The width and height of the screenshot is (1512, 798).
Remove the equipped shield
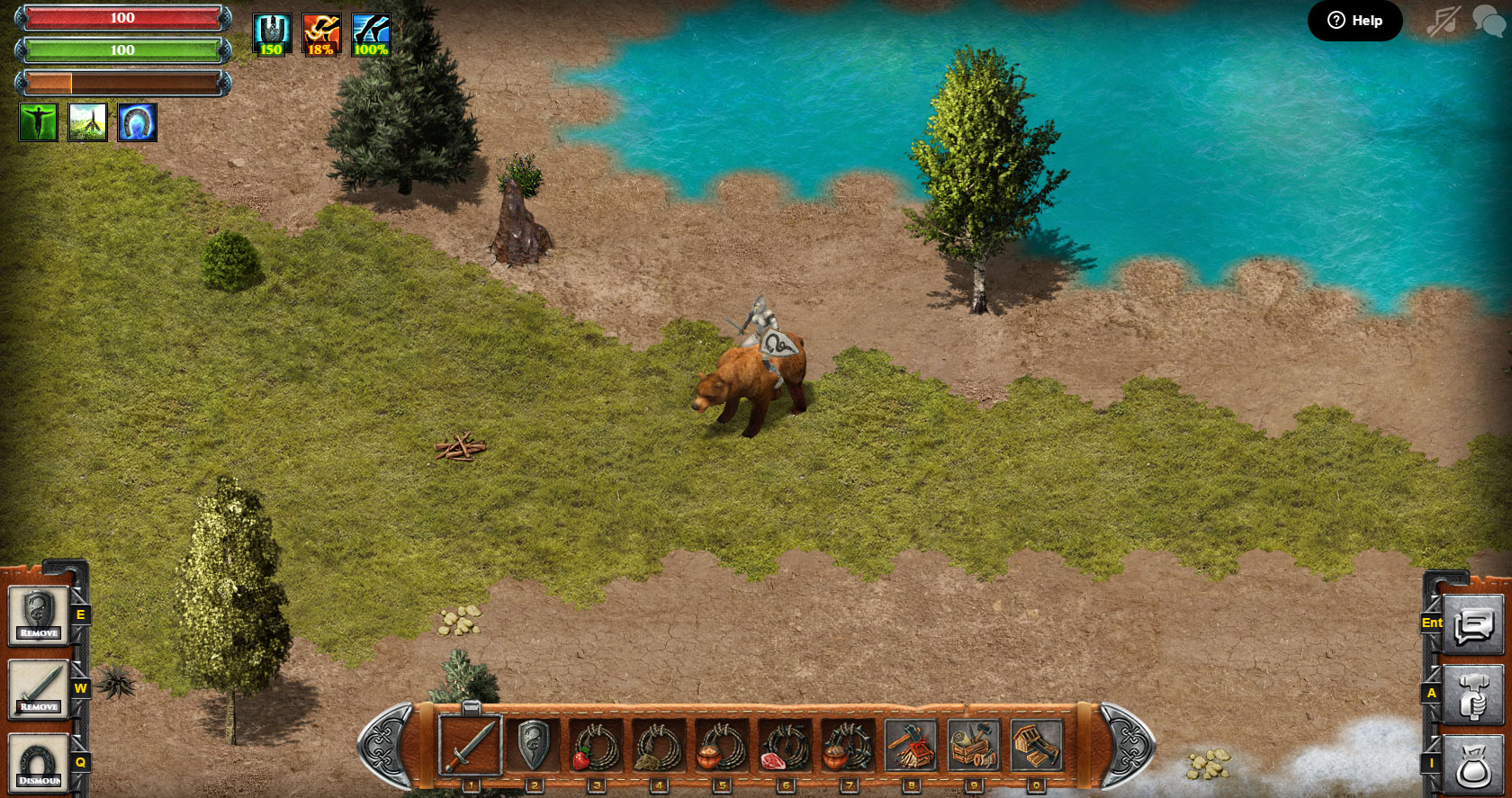tap(39, 615)
